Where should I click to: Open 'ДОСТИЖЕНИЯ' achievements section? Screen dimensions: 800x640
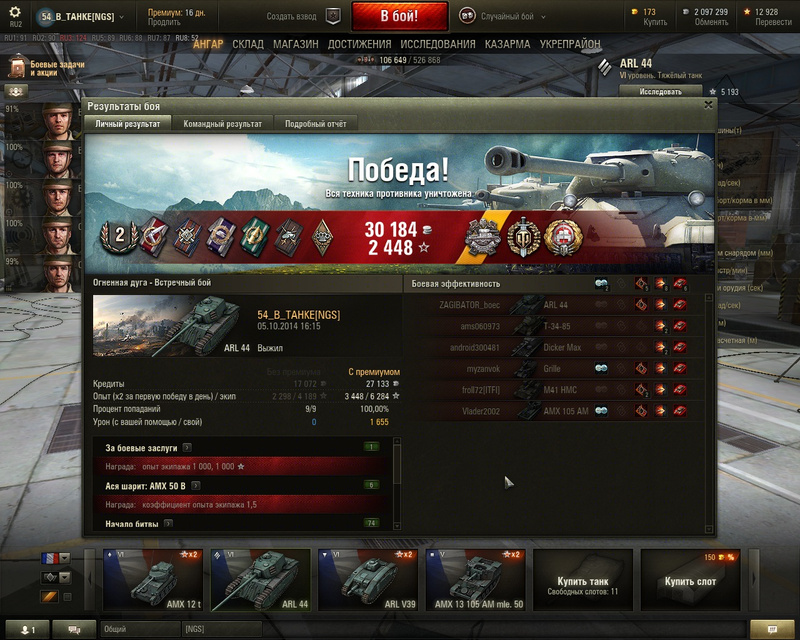coord(359,45)
